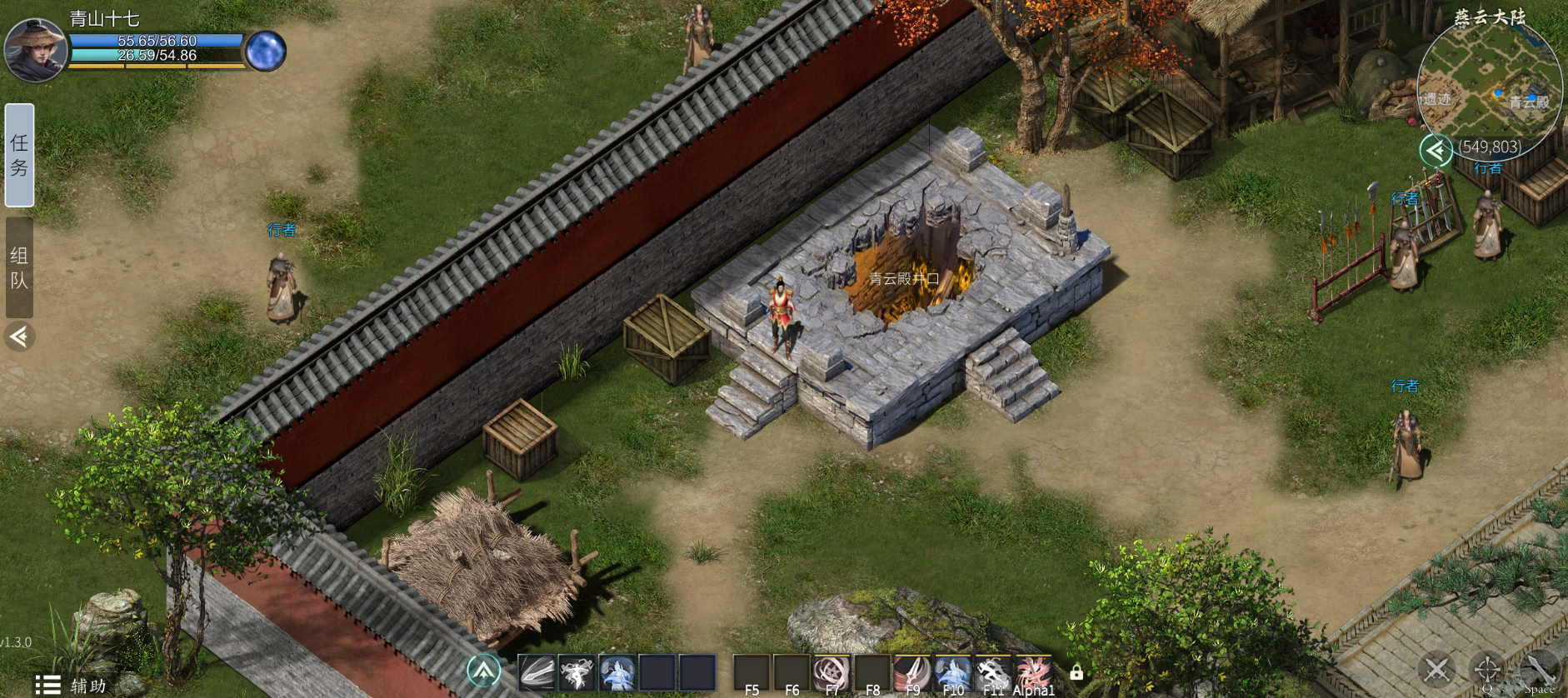
Task: Open the 辅助 assist menu
Action: pos(72,685)
